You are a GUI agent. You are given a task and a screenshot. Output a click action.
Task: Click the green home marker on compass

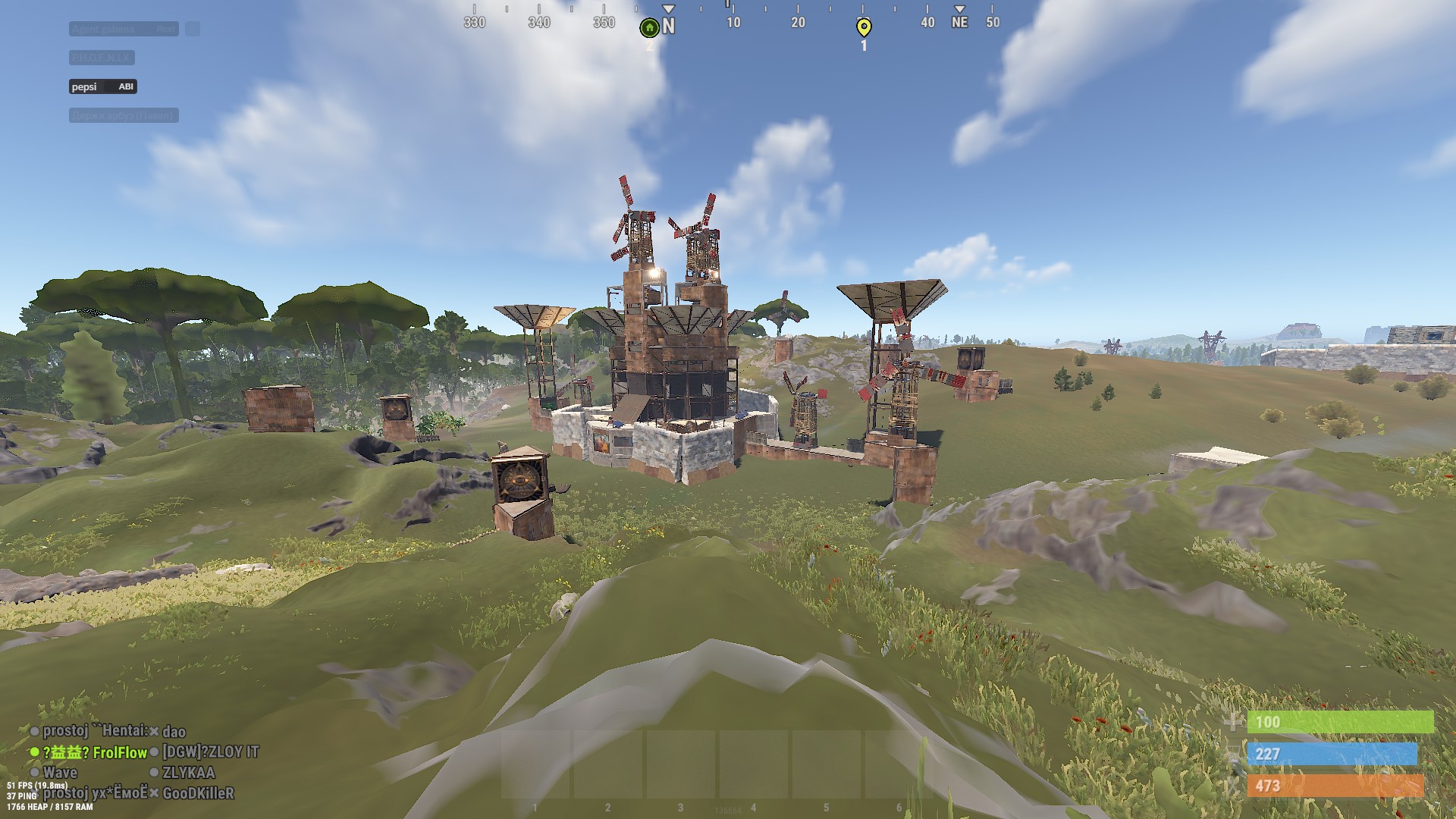649,28
